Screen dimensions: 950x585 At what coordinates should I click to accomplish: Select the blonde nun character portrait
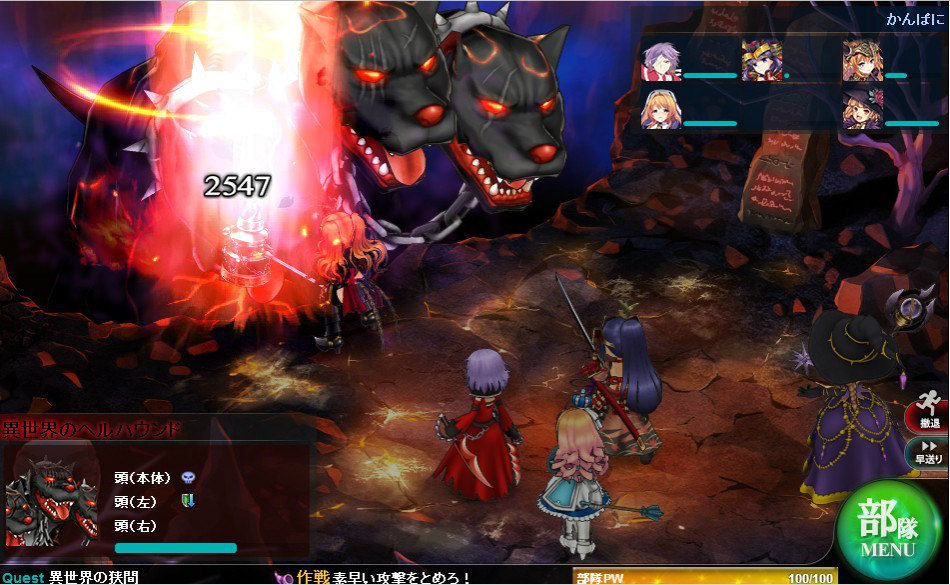(x=660, y=110)
